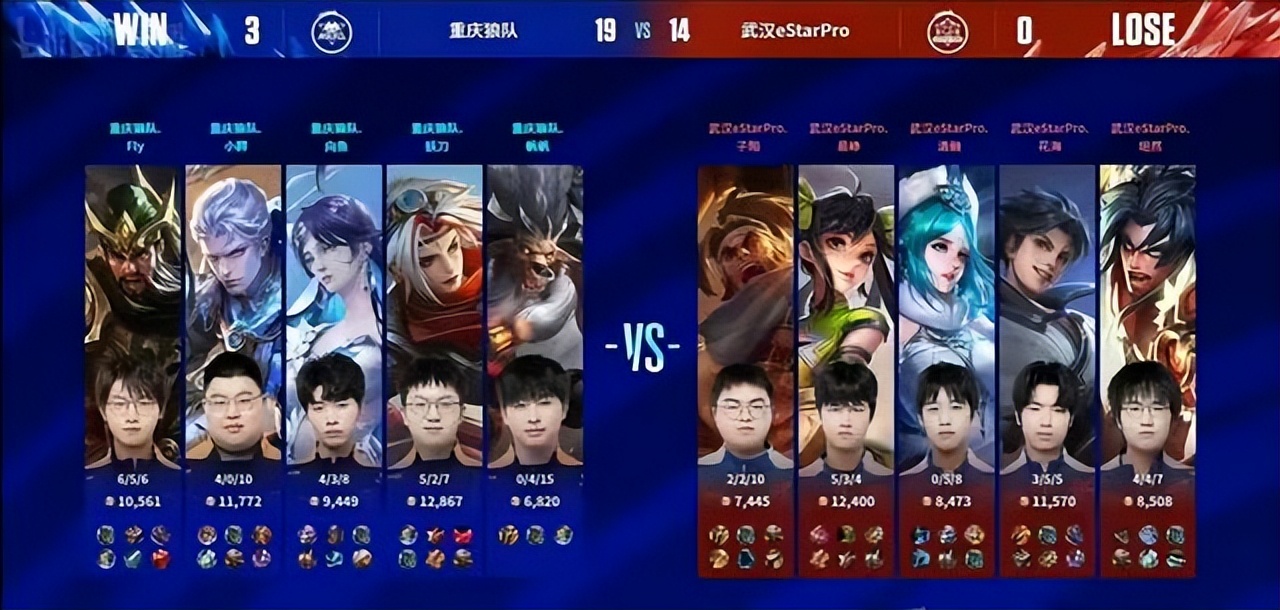The width and height of the screenshot is (1280, 610).
Task: View the grey beast hero player card
Action: click(x=534, y=315)
